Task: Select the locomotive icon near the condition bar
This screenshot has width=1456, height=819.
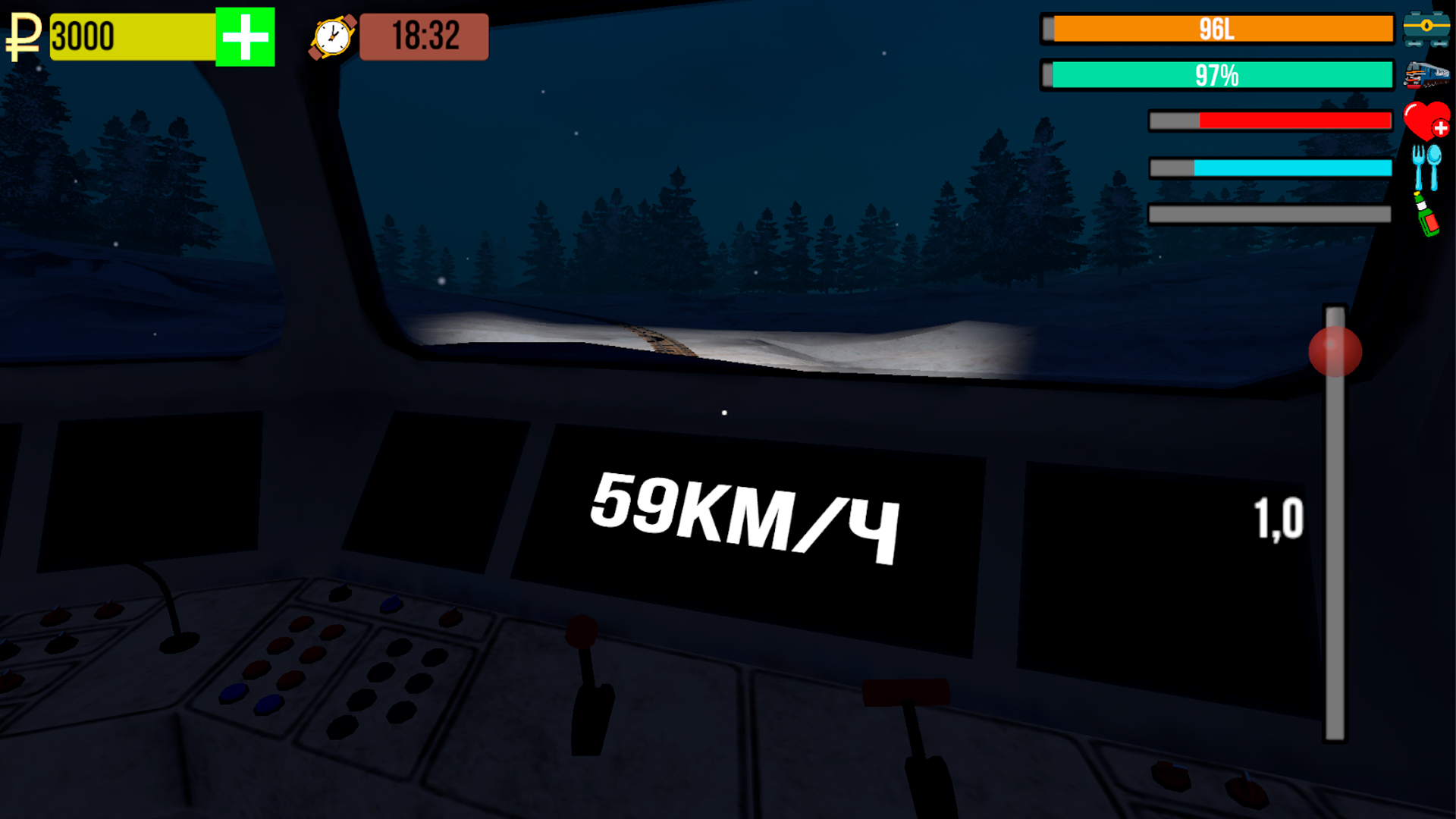Action: (x=1429, y=75)
